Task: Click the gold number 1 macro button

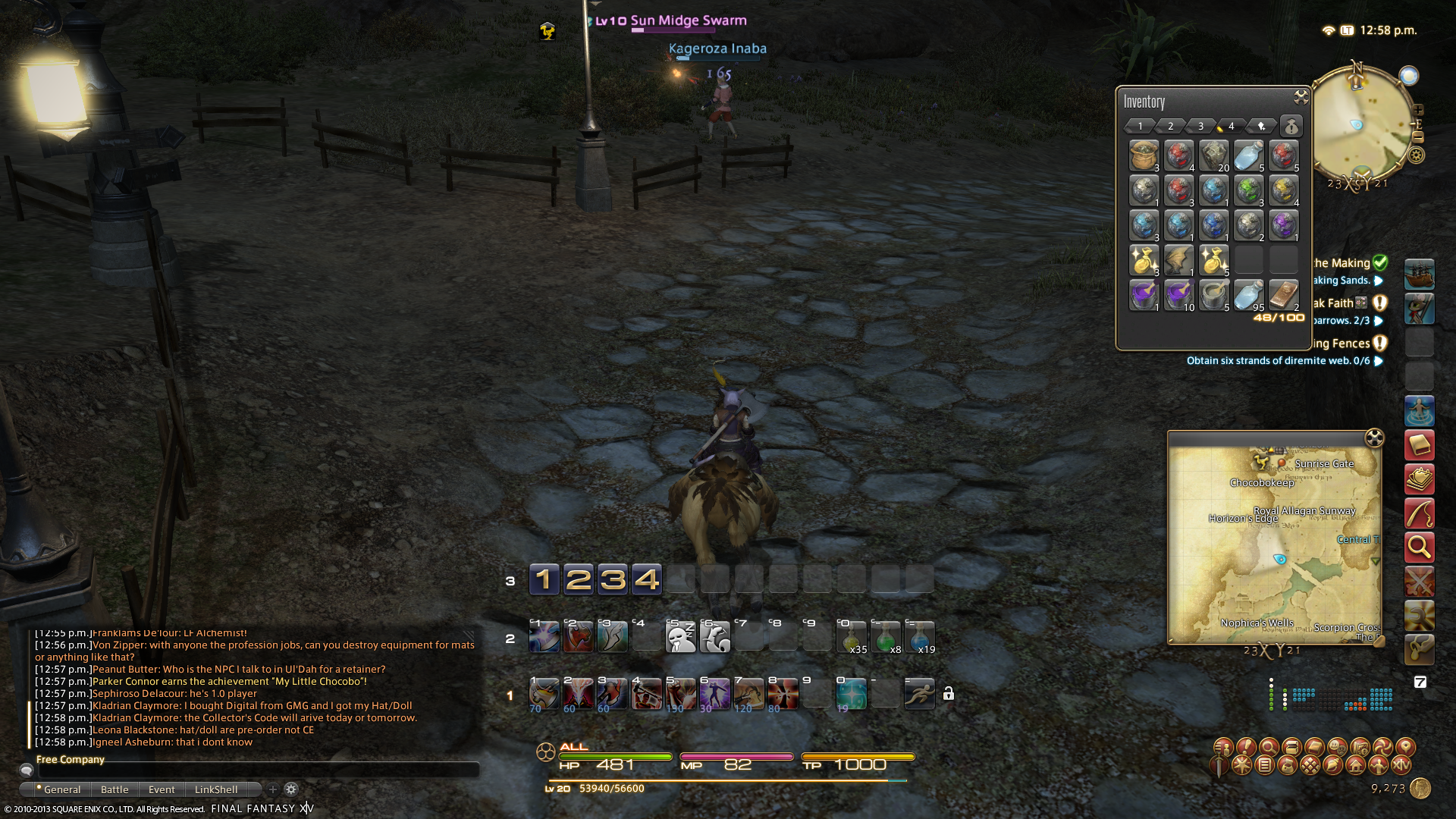Action: 544,580
